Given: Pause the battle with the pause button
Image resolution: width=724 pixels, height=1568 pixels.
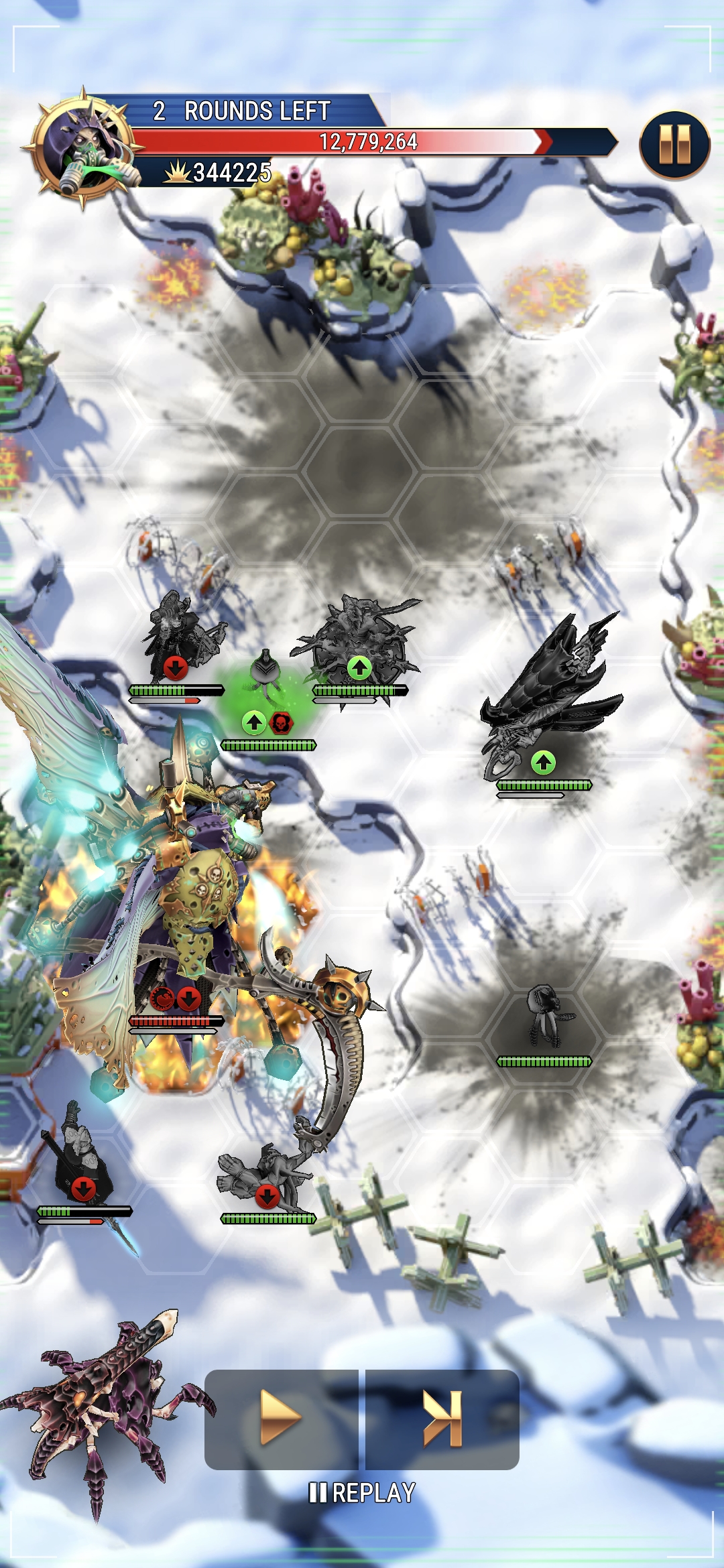Looking at the screenshot, I should tap(674, 145).
